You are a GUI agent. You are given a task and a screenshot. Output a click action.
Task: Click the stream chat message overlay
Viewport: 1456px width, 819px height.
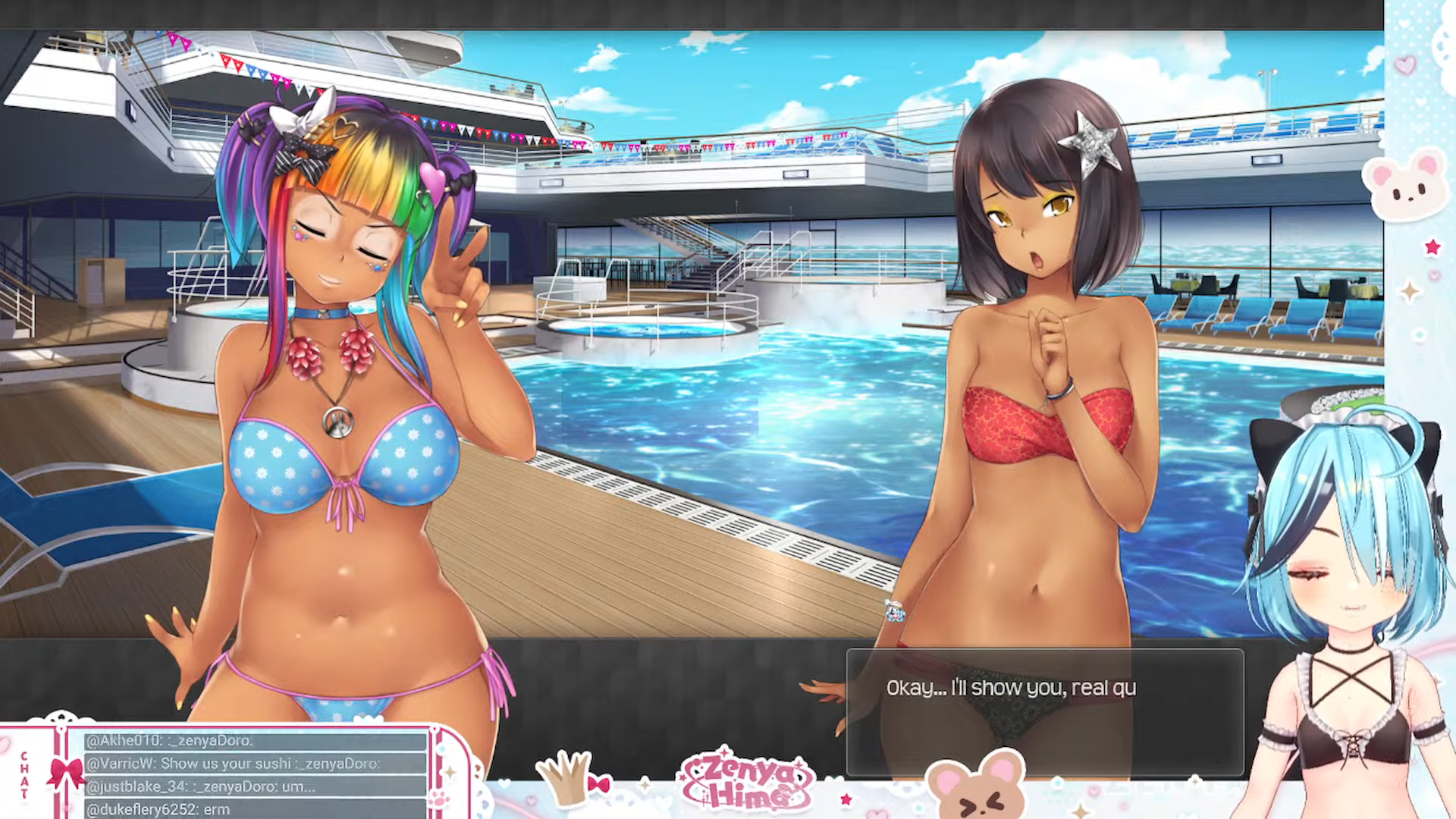pos(255,773)
